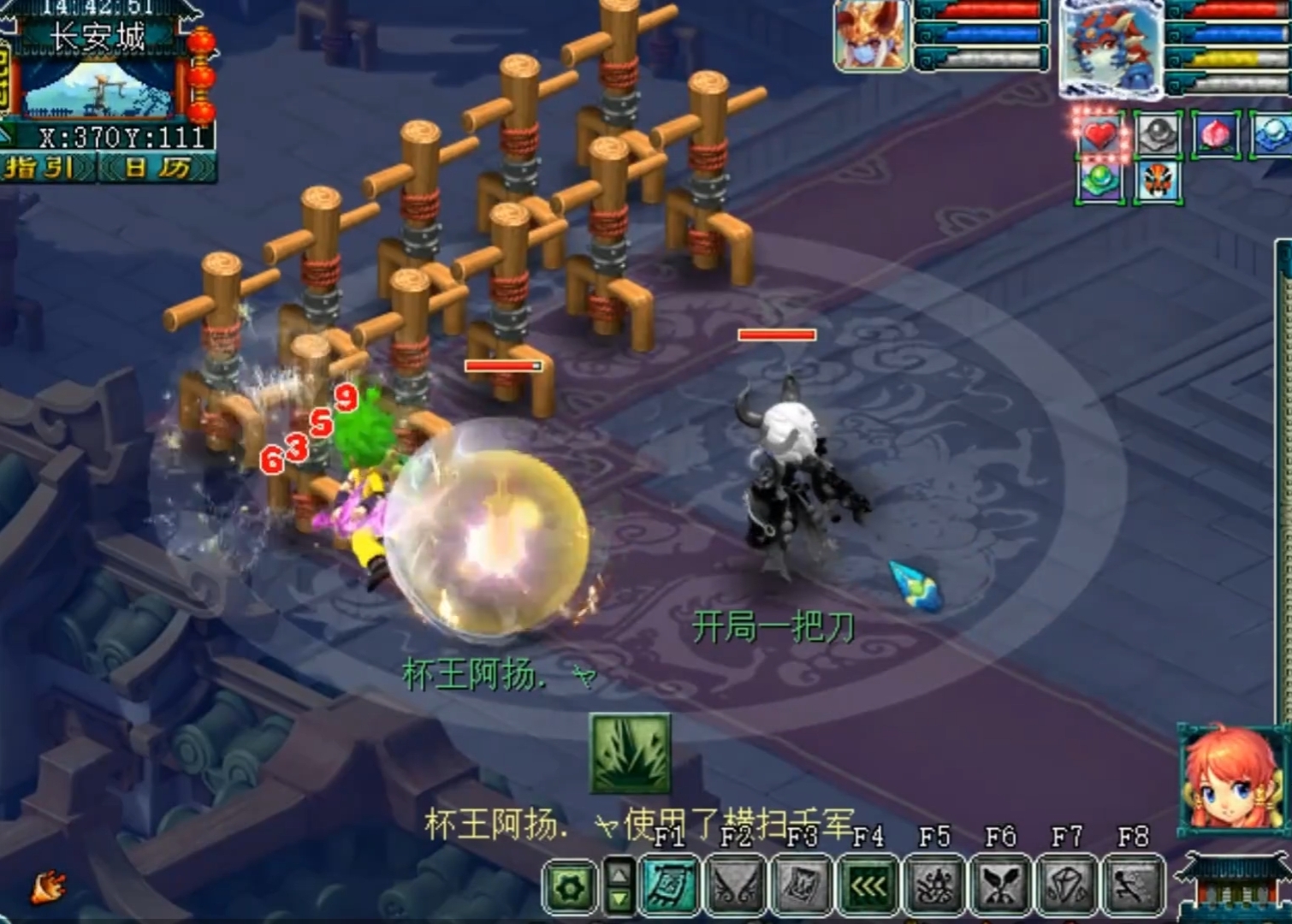The width and height of the screenshot is (1292, 924).
Task: Use the F7 crystal gem skill
Action: coord(1067,885)
